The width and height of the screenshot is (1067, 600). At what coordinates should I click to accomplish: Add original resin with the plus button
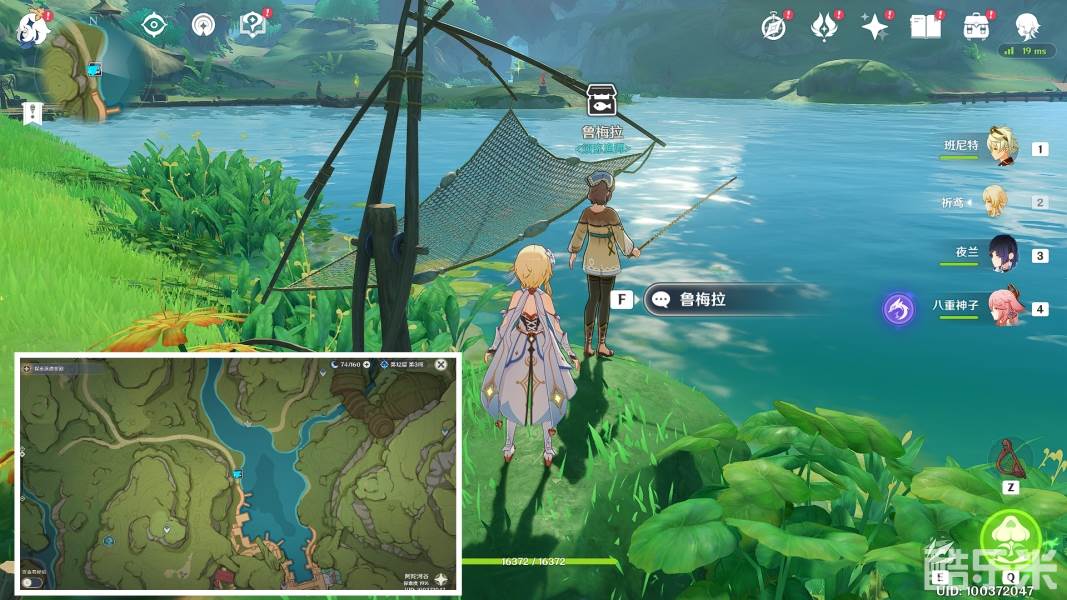pos(367,365)
